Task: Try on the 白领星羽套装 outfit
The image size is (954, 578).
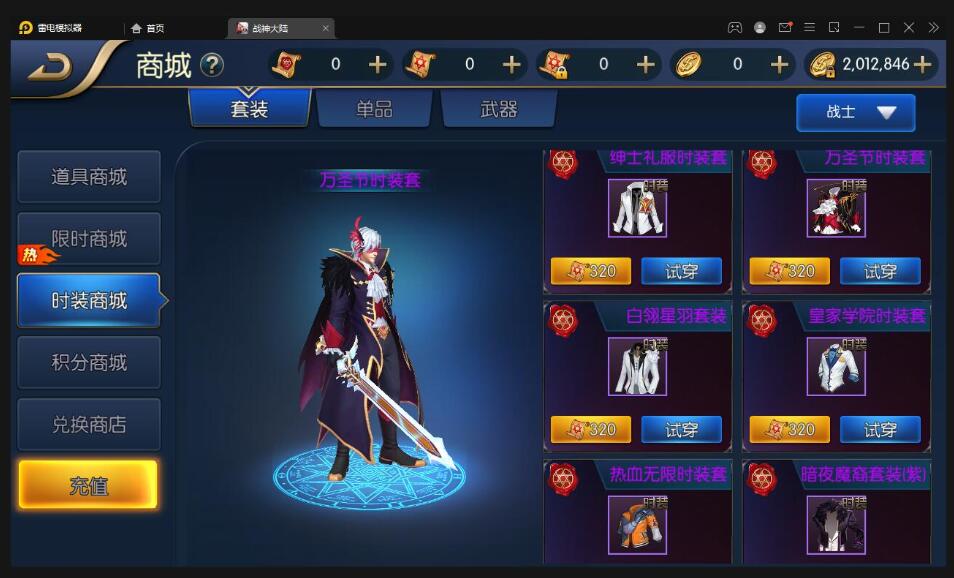Action: pos(681,430)
